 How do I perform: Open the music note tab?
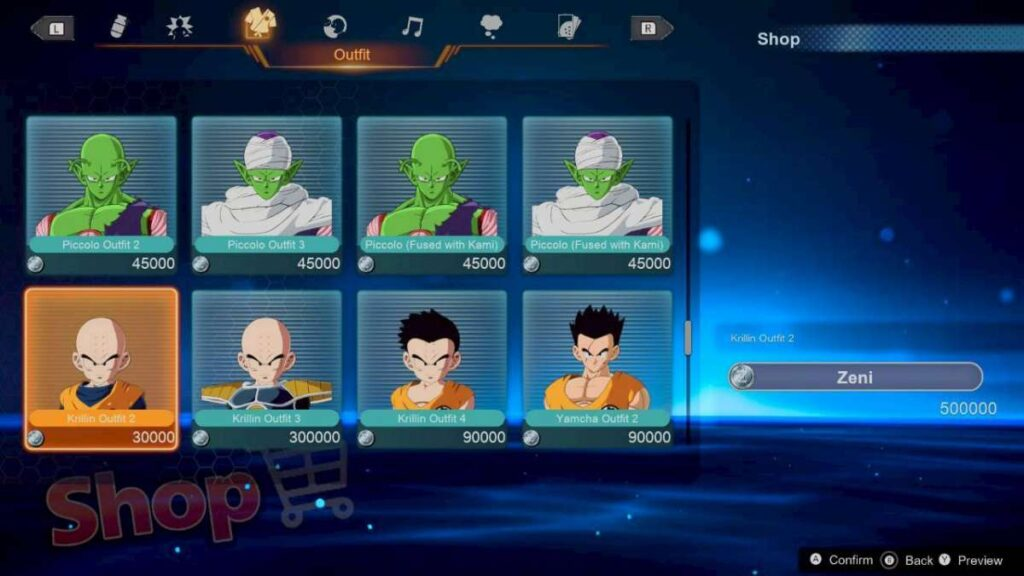411,26
